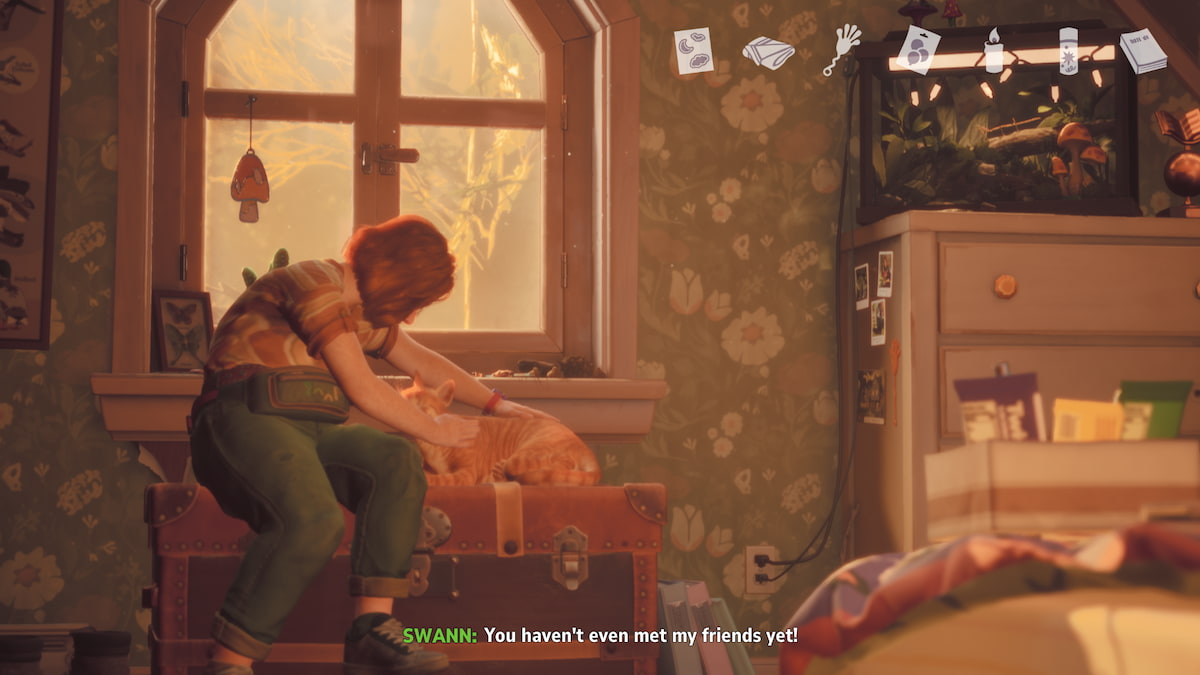Select the balloon packet icon
The height and width of the screenshot is (675, 1200).
click(918, 50)
